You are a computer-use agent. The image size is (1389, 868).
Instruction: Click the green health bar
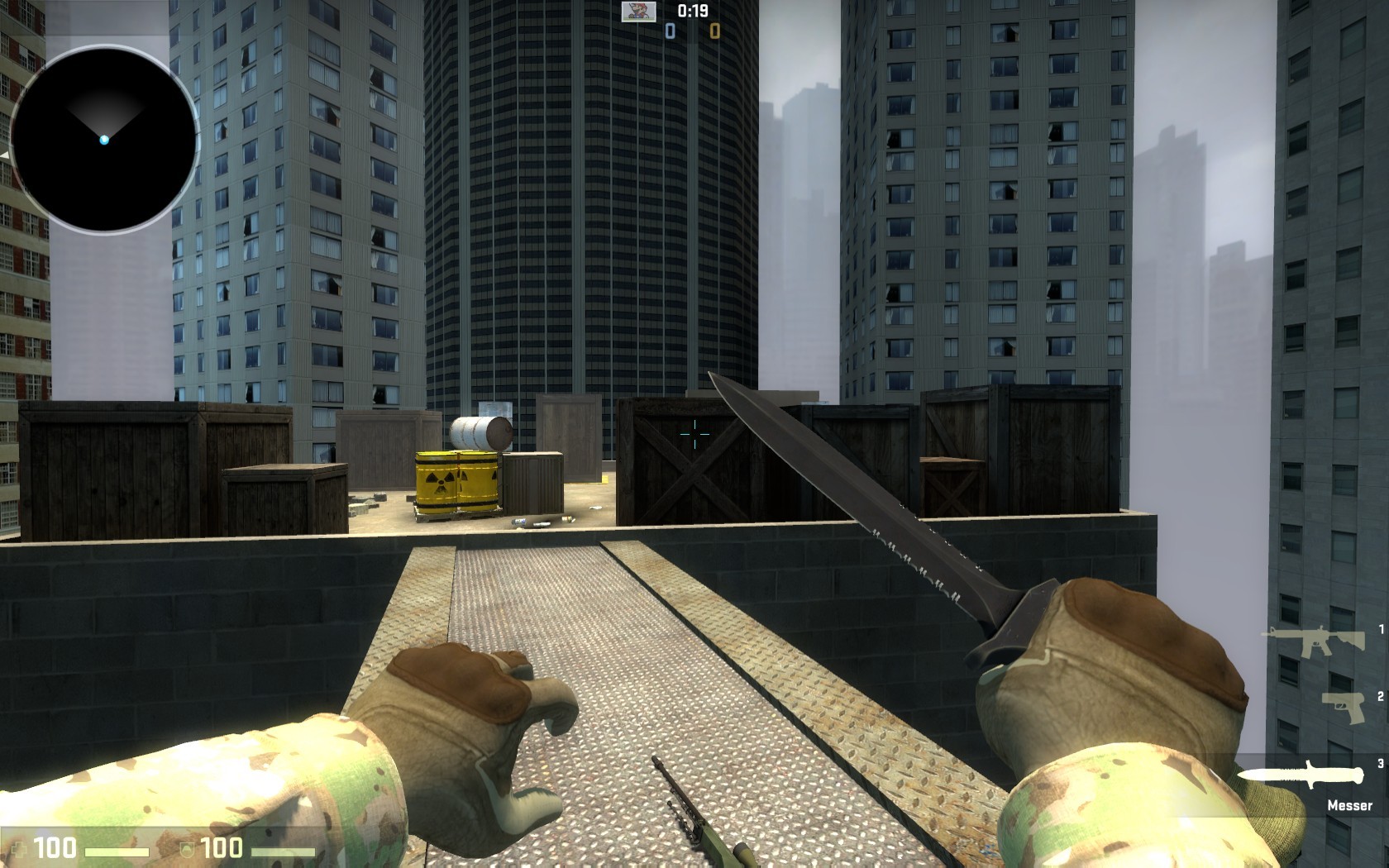point(117,851)
